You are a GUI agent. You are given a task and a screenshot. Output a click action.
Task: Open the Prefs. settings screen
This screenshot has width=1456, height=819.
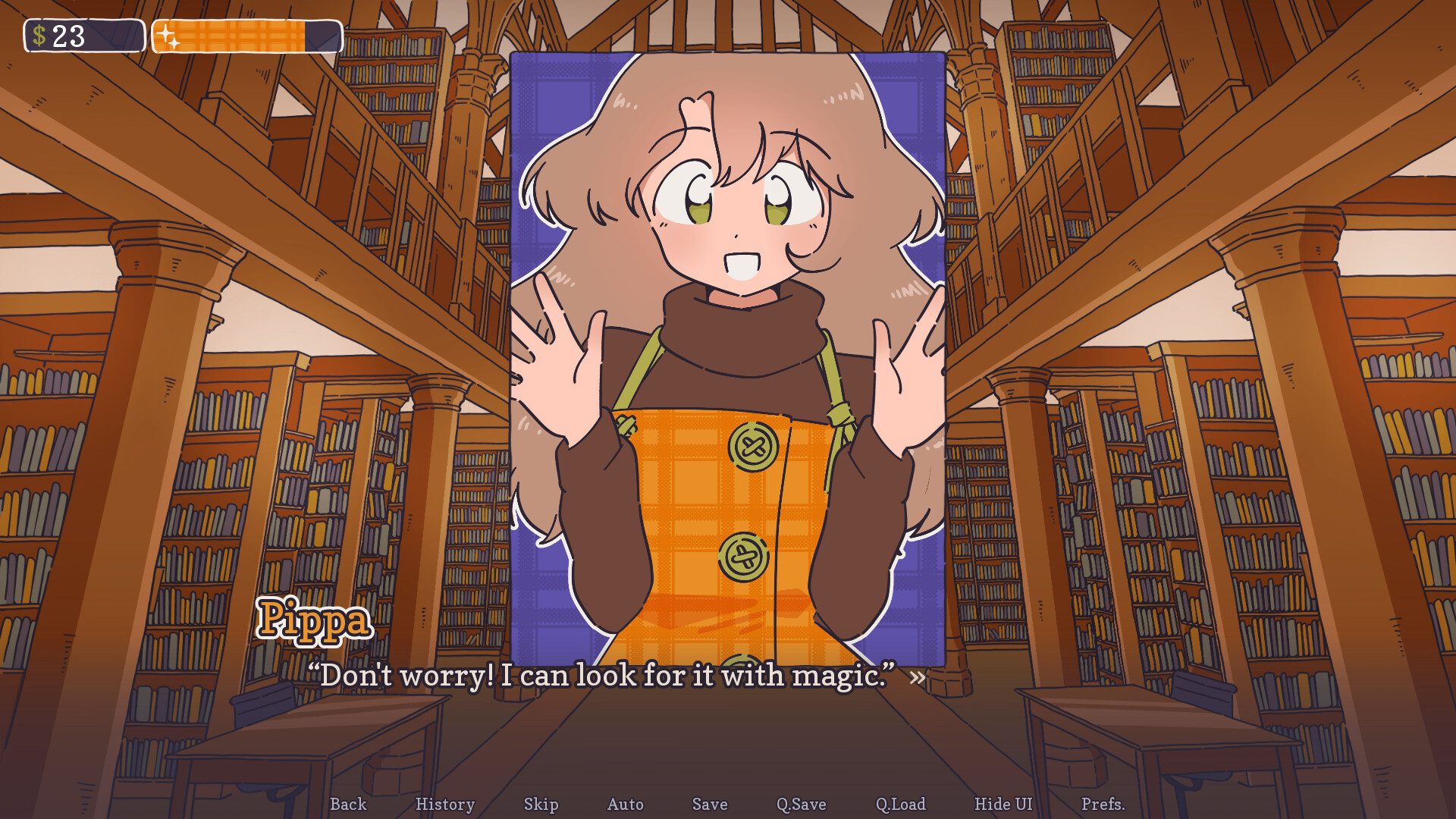coord(1104,805)
